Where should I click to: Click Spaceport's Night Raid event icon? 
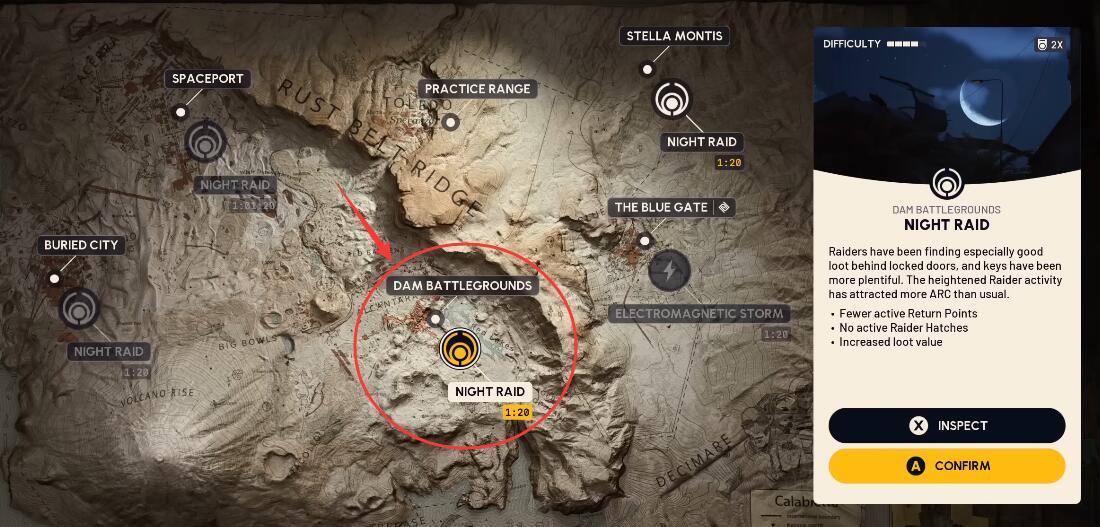click(x=205, y=142)
